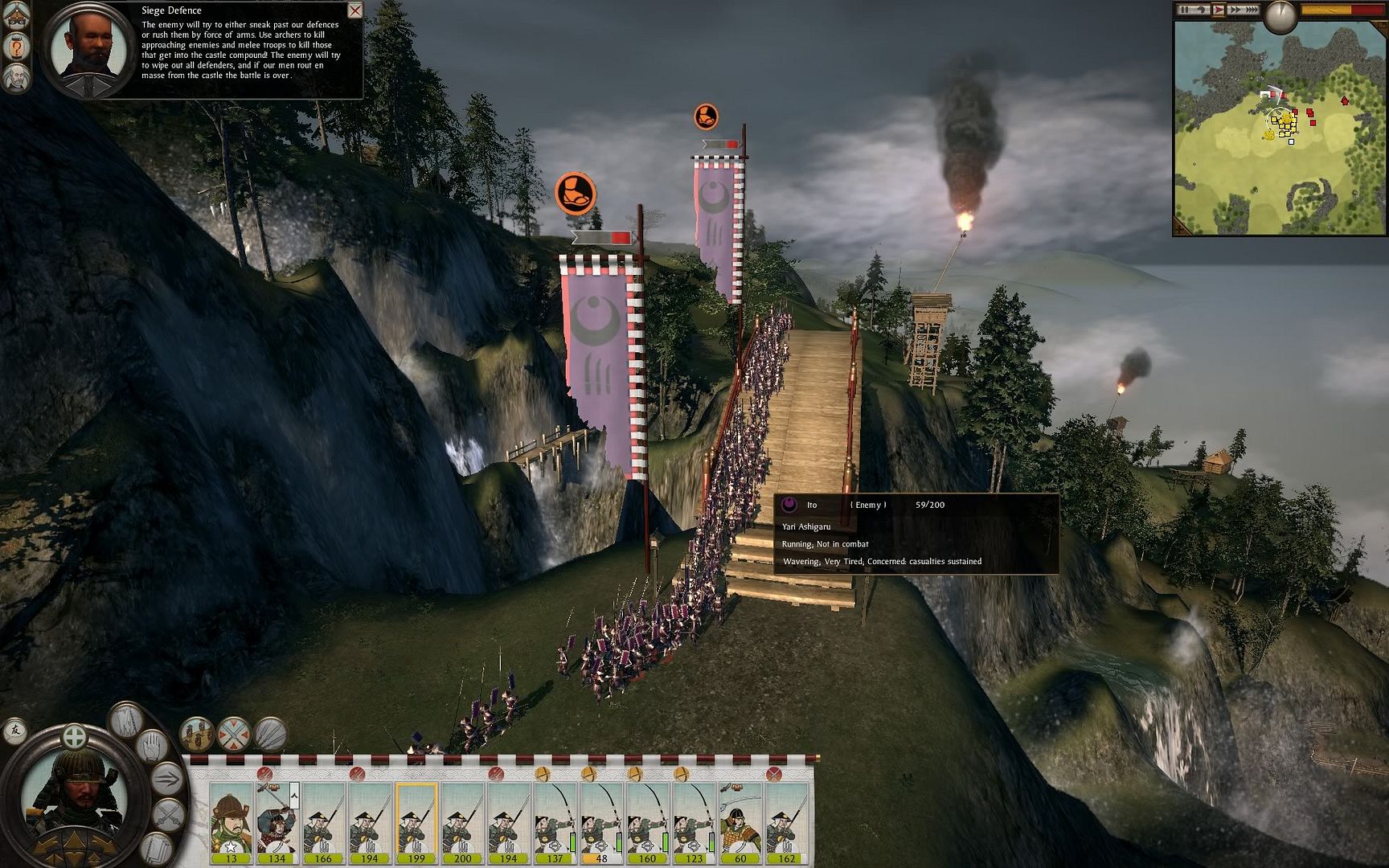Set battle speed to fastest forward
Viewport: 1389px width, 868px height.
pos(1252,10)
